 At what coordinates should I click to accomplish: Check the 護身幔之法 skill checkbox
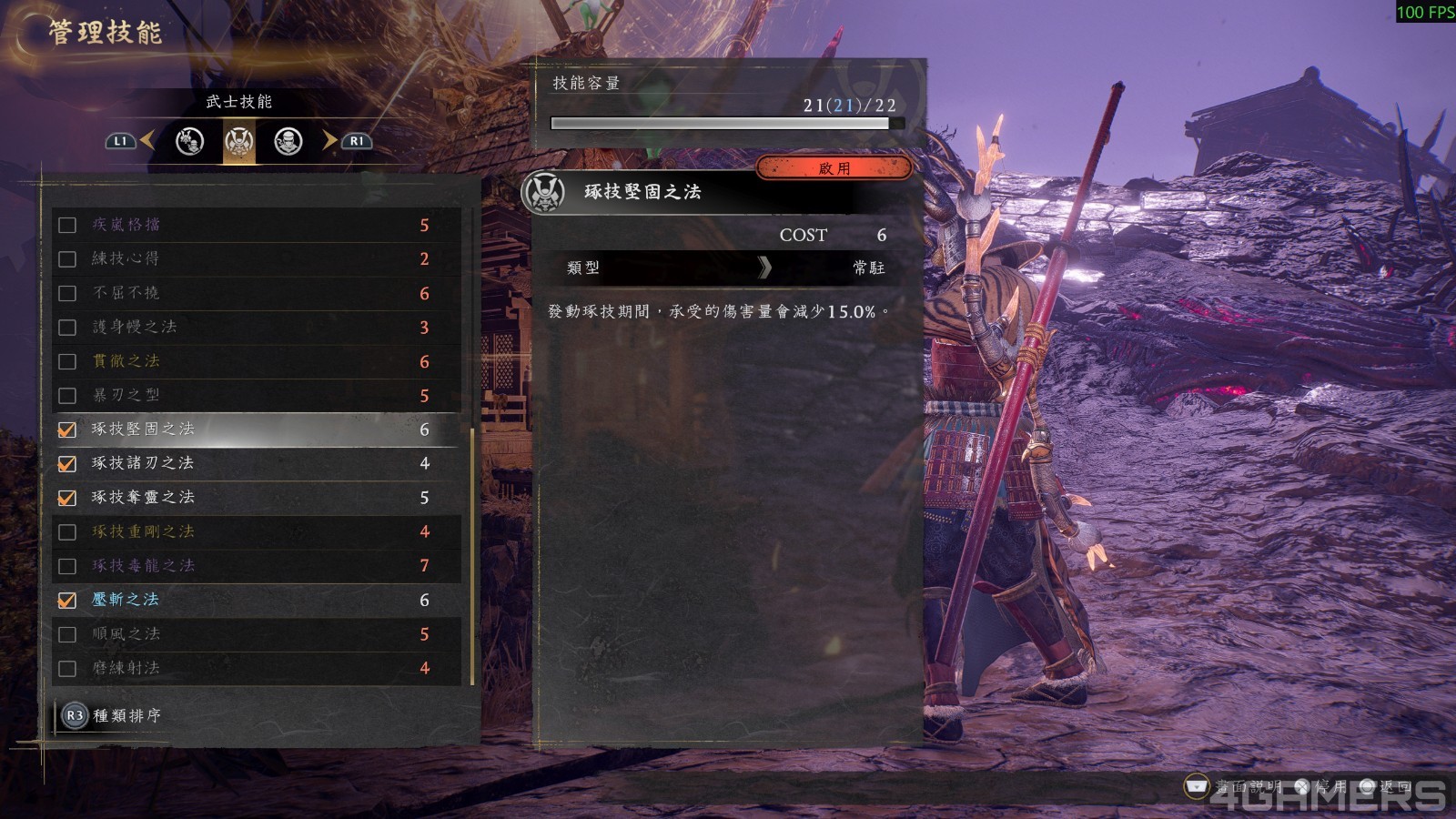tap(67, 328)
